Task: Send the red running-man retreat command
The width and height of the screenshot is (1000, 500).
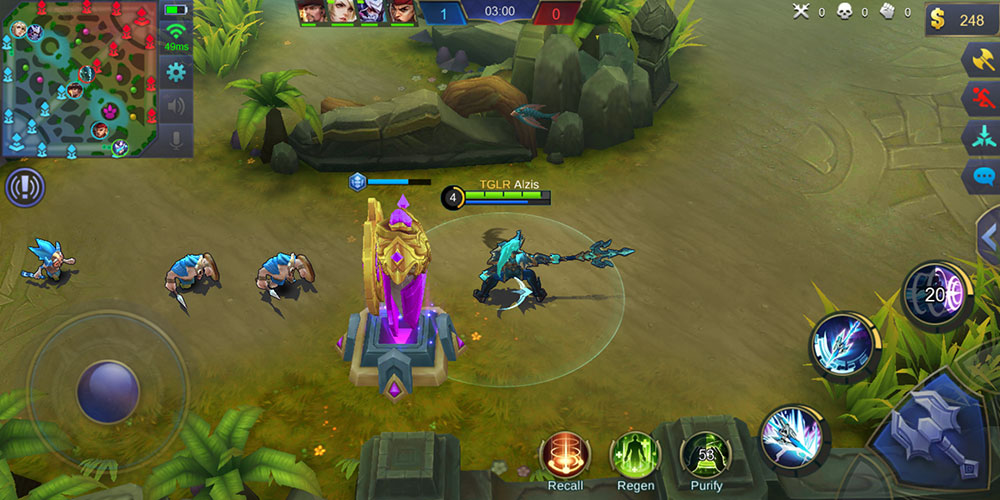Action: click(979, 98)
